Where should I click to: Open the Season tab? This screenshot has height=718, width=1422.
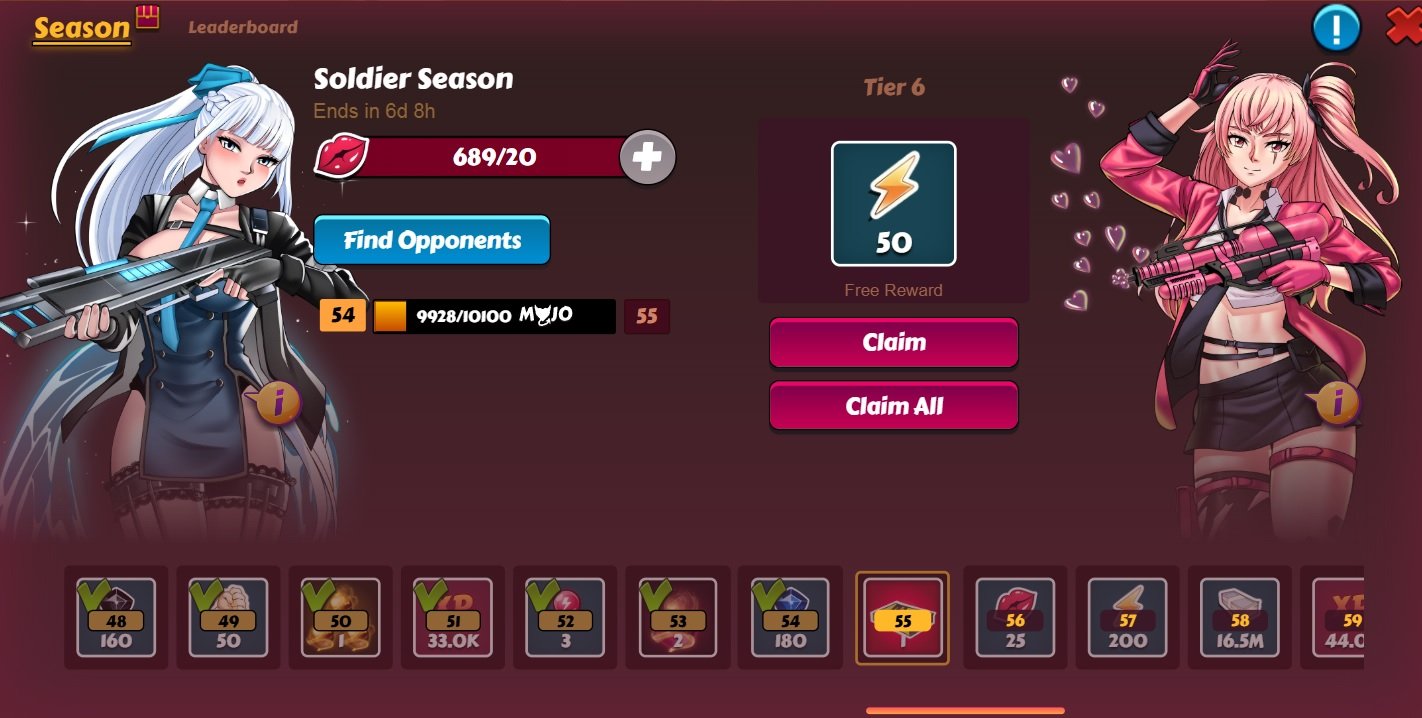(x=82, y=28)
